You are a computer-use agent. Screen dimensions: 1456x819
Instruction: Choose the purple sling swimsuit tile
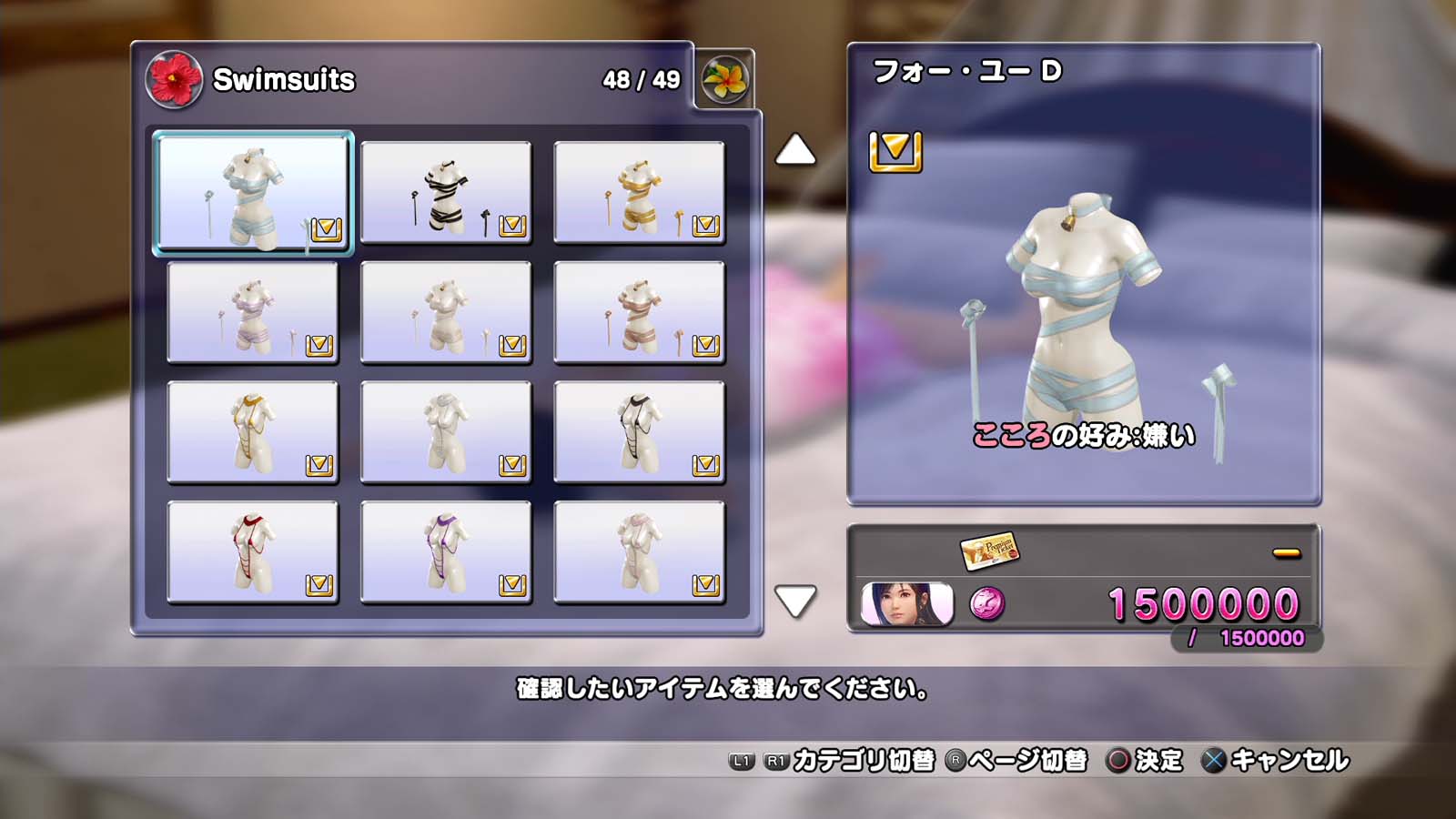(446, 552)
